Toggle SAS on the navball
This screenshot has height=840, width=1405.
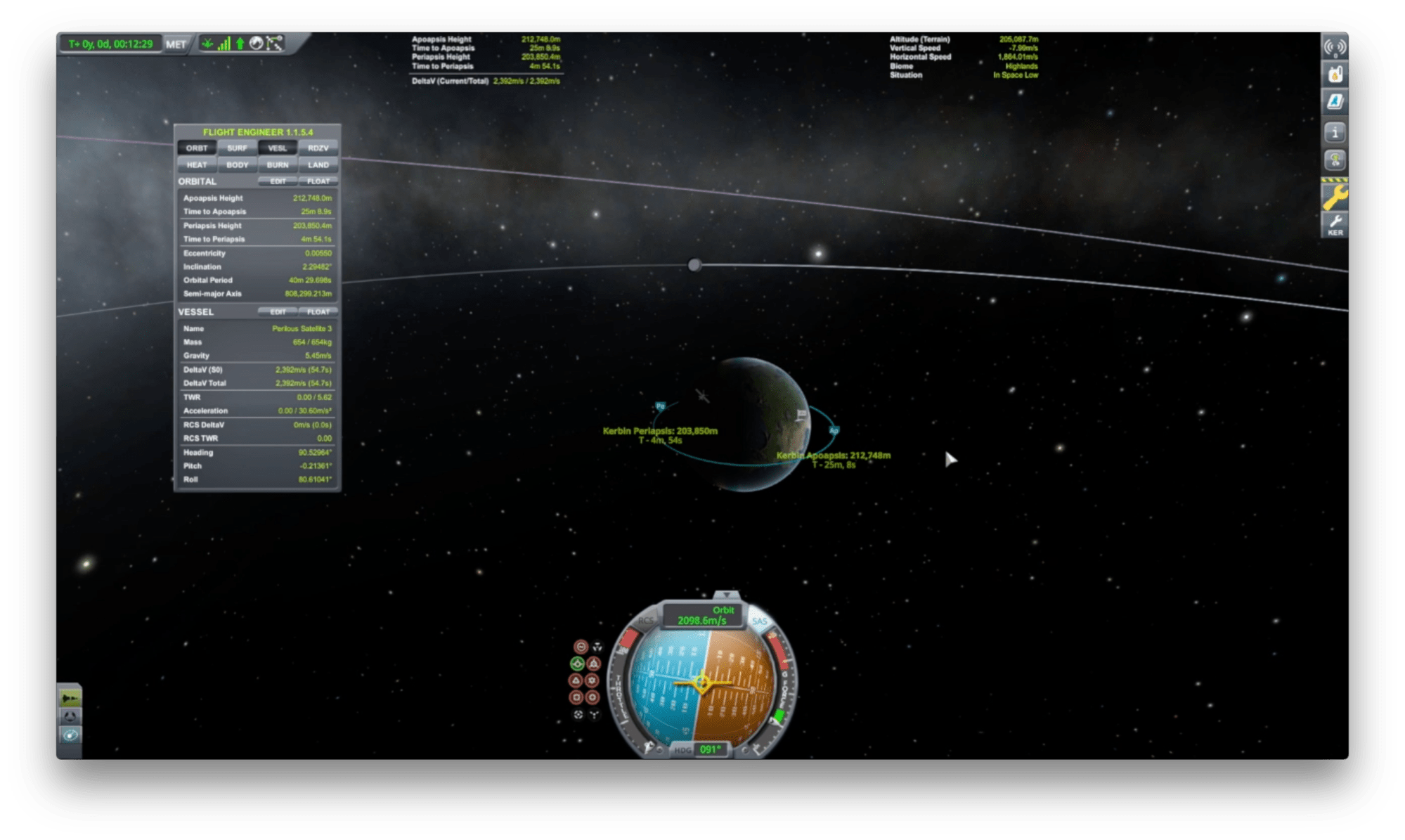point(760,621)
